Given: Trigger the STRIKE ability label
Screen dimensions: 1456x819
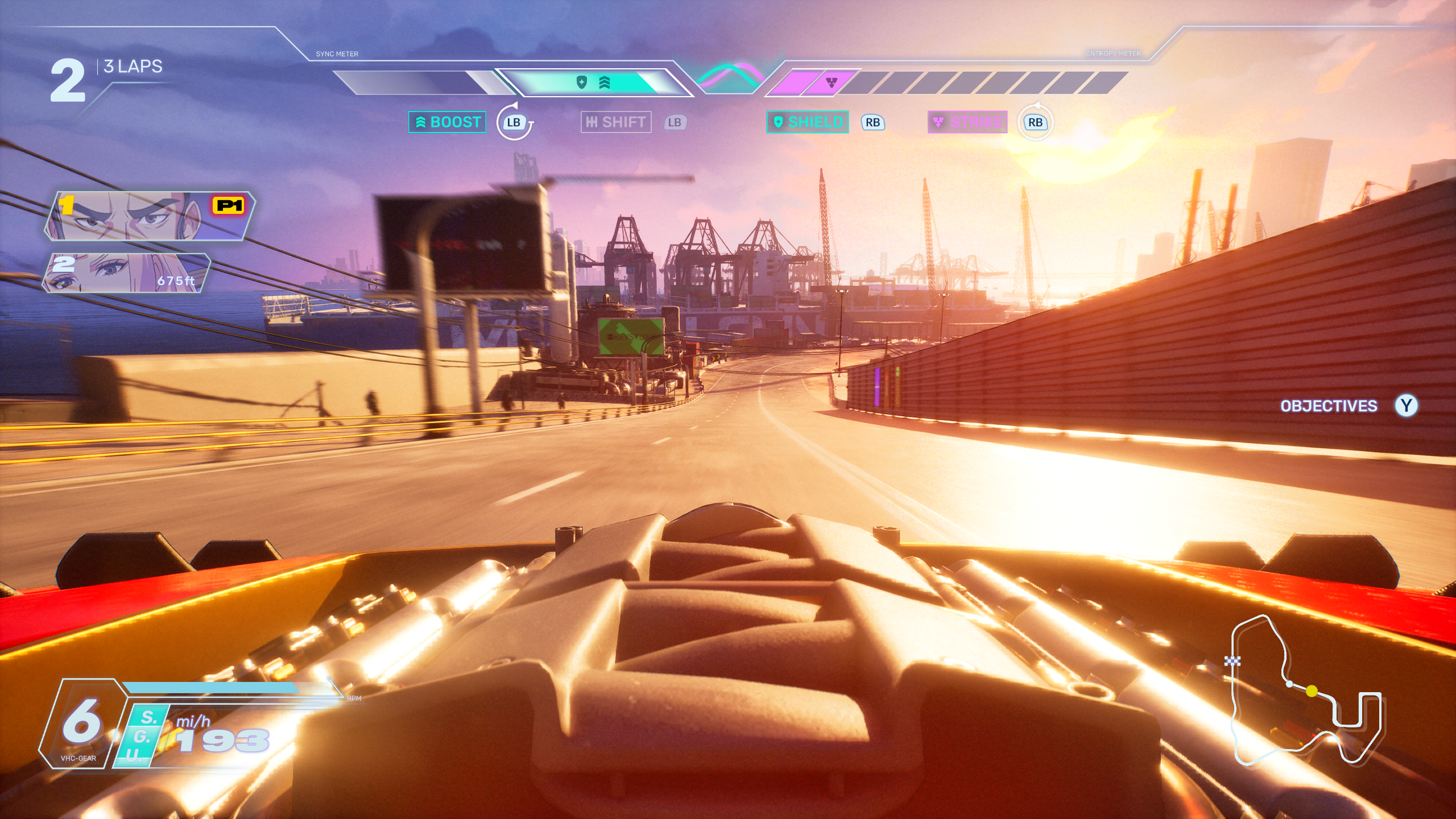Looking at the screenshot, I should click(x=967, y=122).
